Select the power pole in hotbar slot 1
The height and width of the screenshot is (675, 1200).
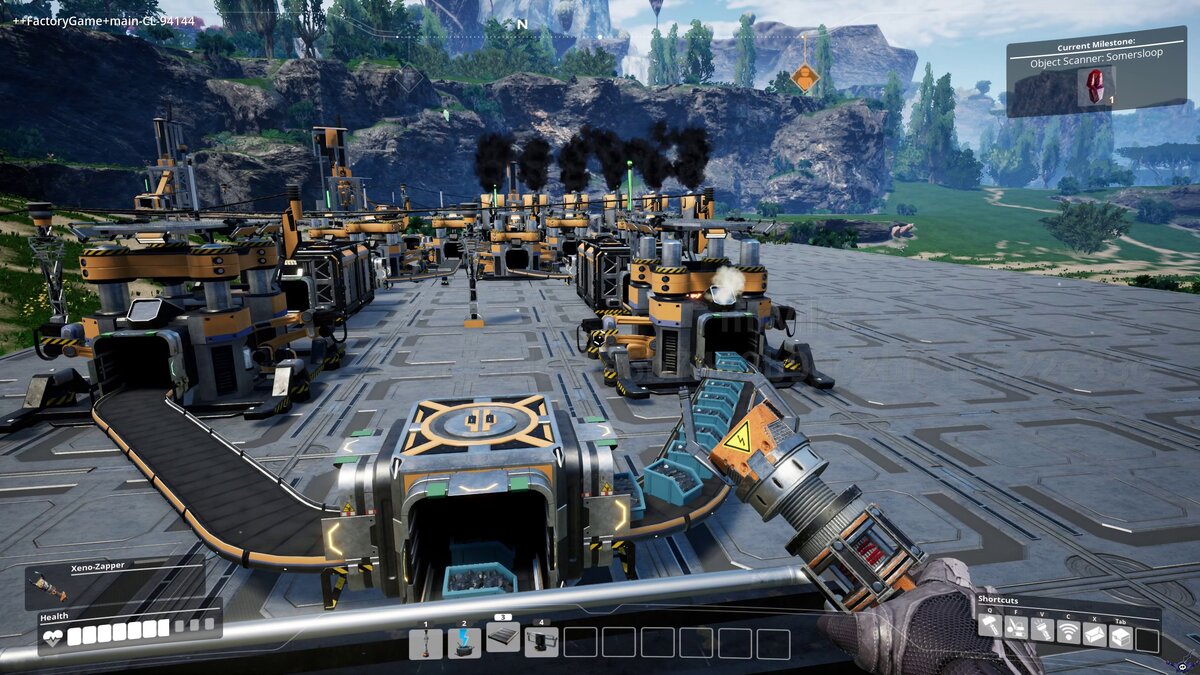425,643
